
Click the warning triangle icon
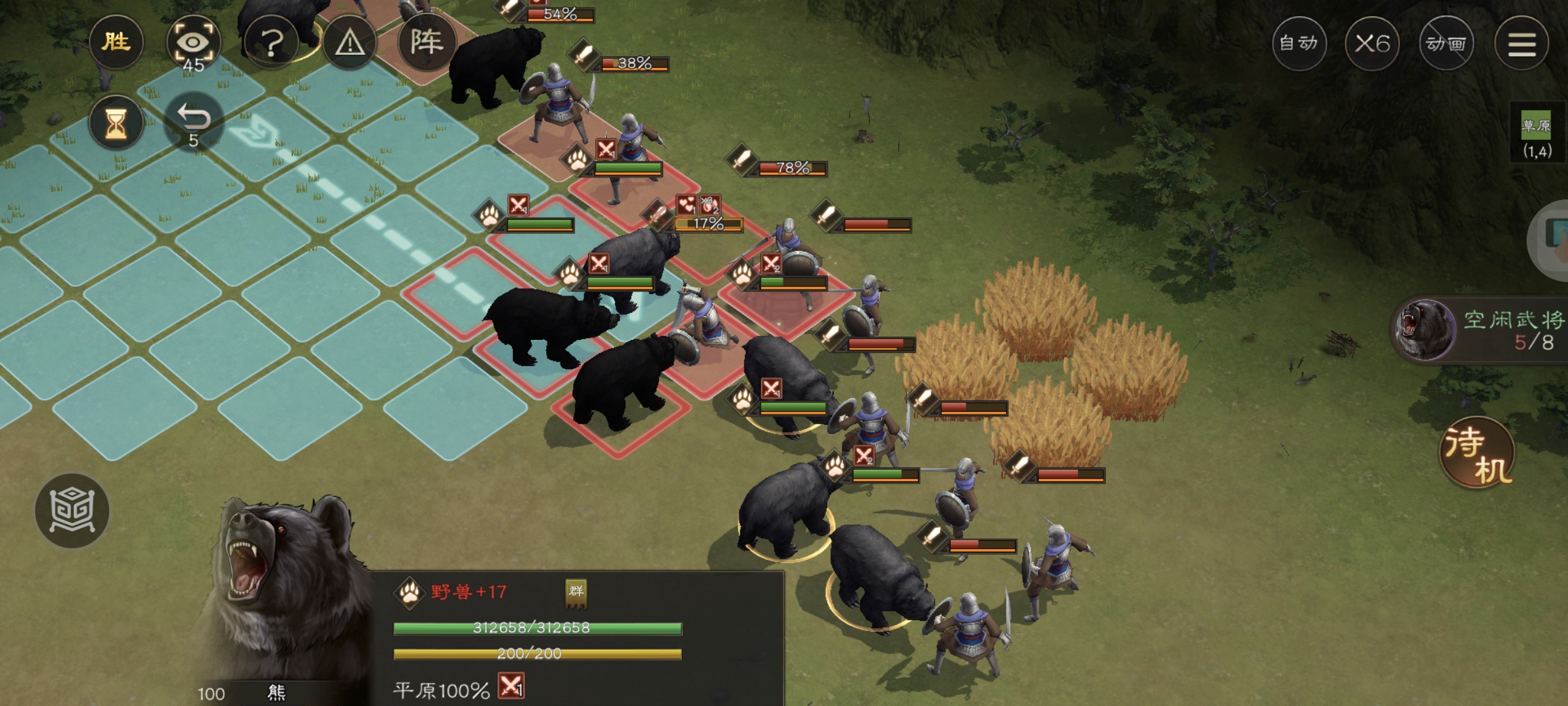(350, 43)
